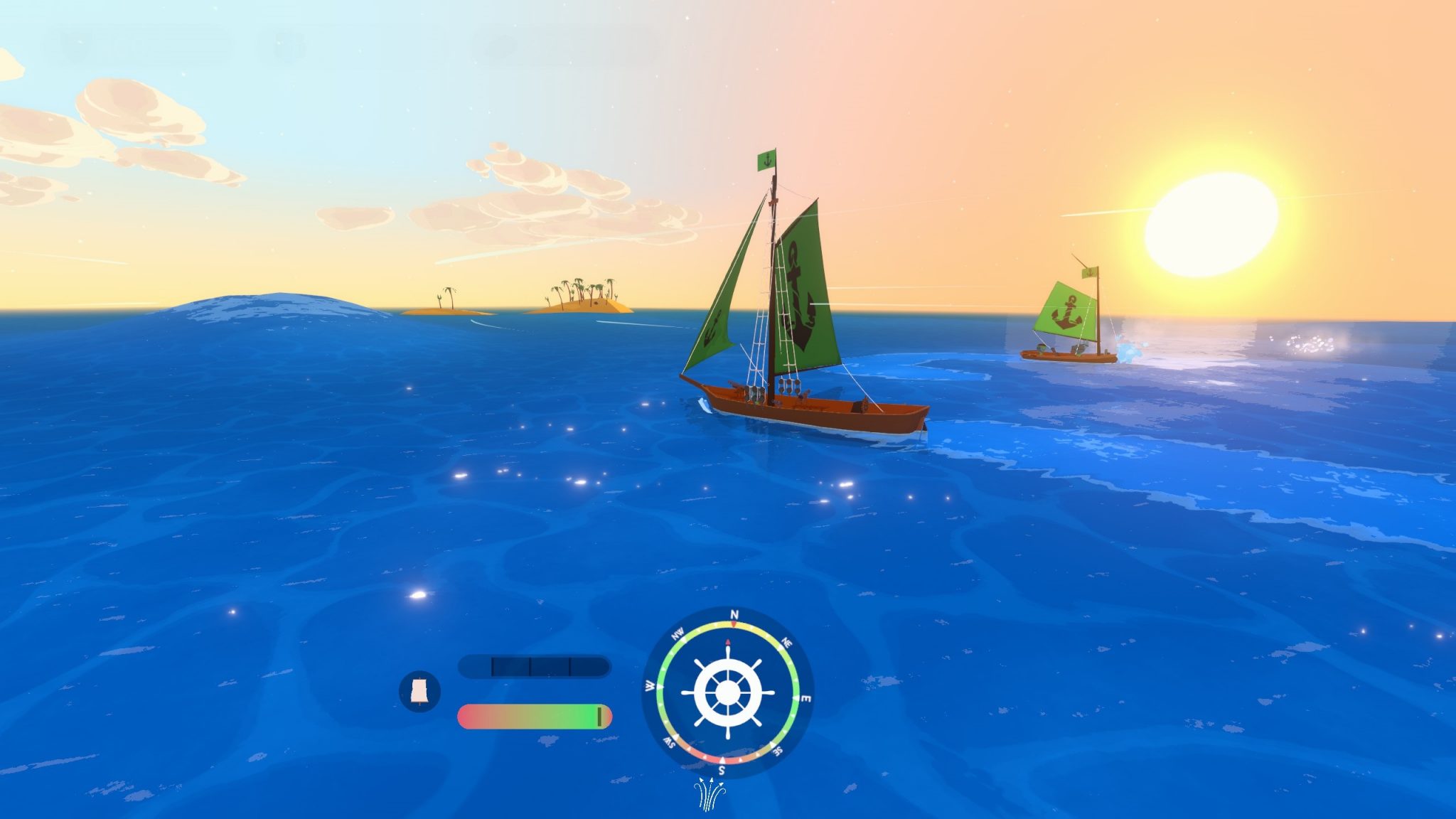Select the smaller foresail with anchor mark
The width and height of the screenshot is (1456, 819).
[x=711, y=327]
